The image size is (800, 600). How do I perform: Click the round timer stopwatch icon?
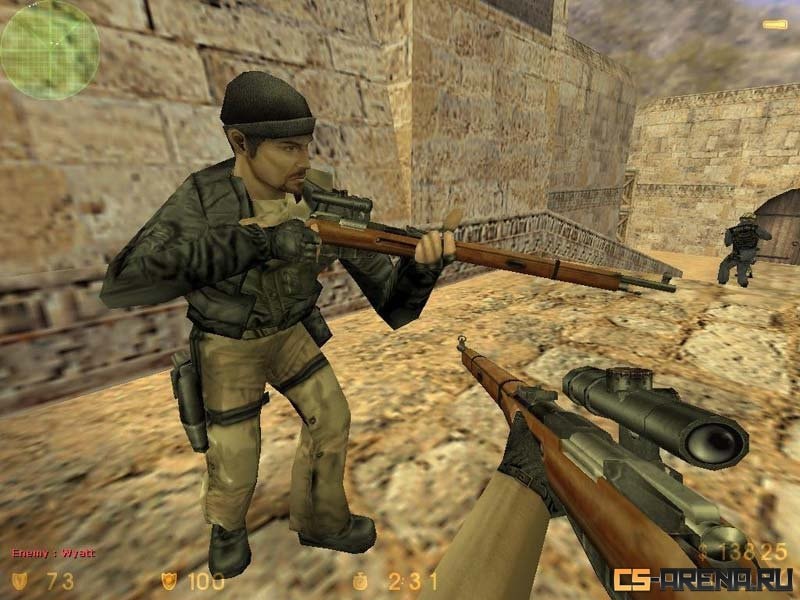360,580
